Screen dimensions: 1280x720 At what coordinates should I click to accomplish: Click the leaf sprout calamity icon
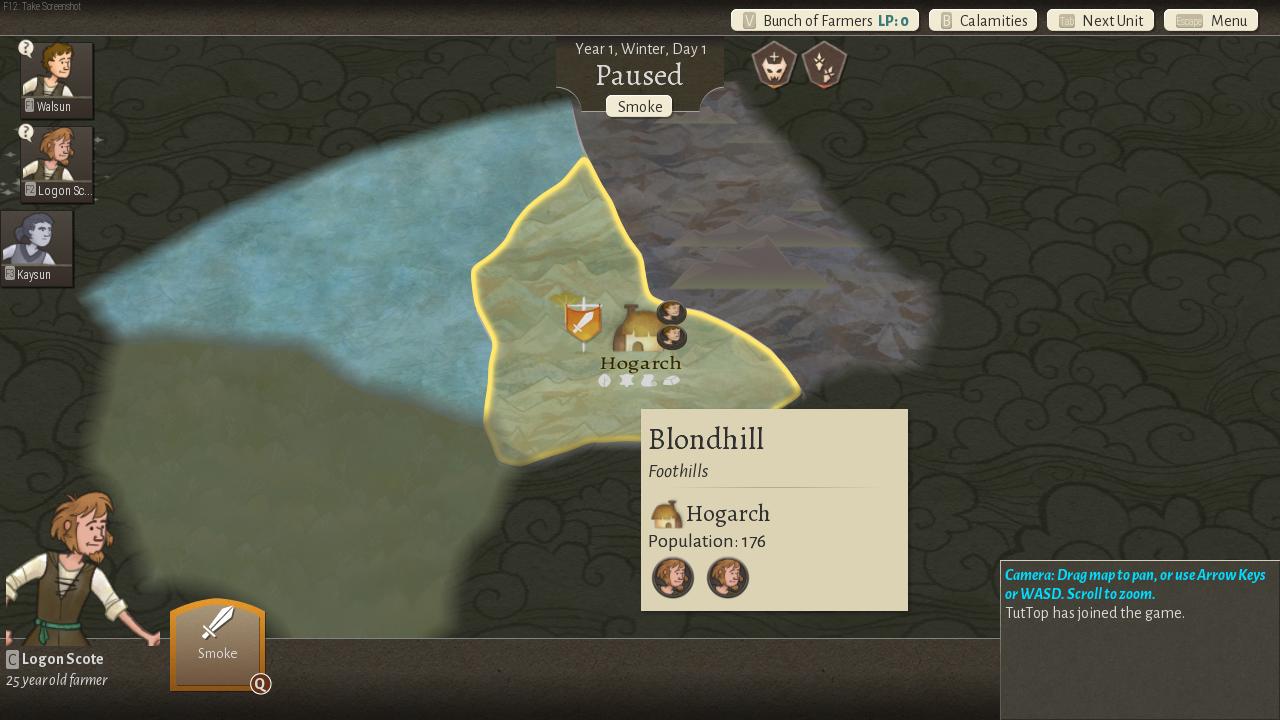(824, 65)
